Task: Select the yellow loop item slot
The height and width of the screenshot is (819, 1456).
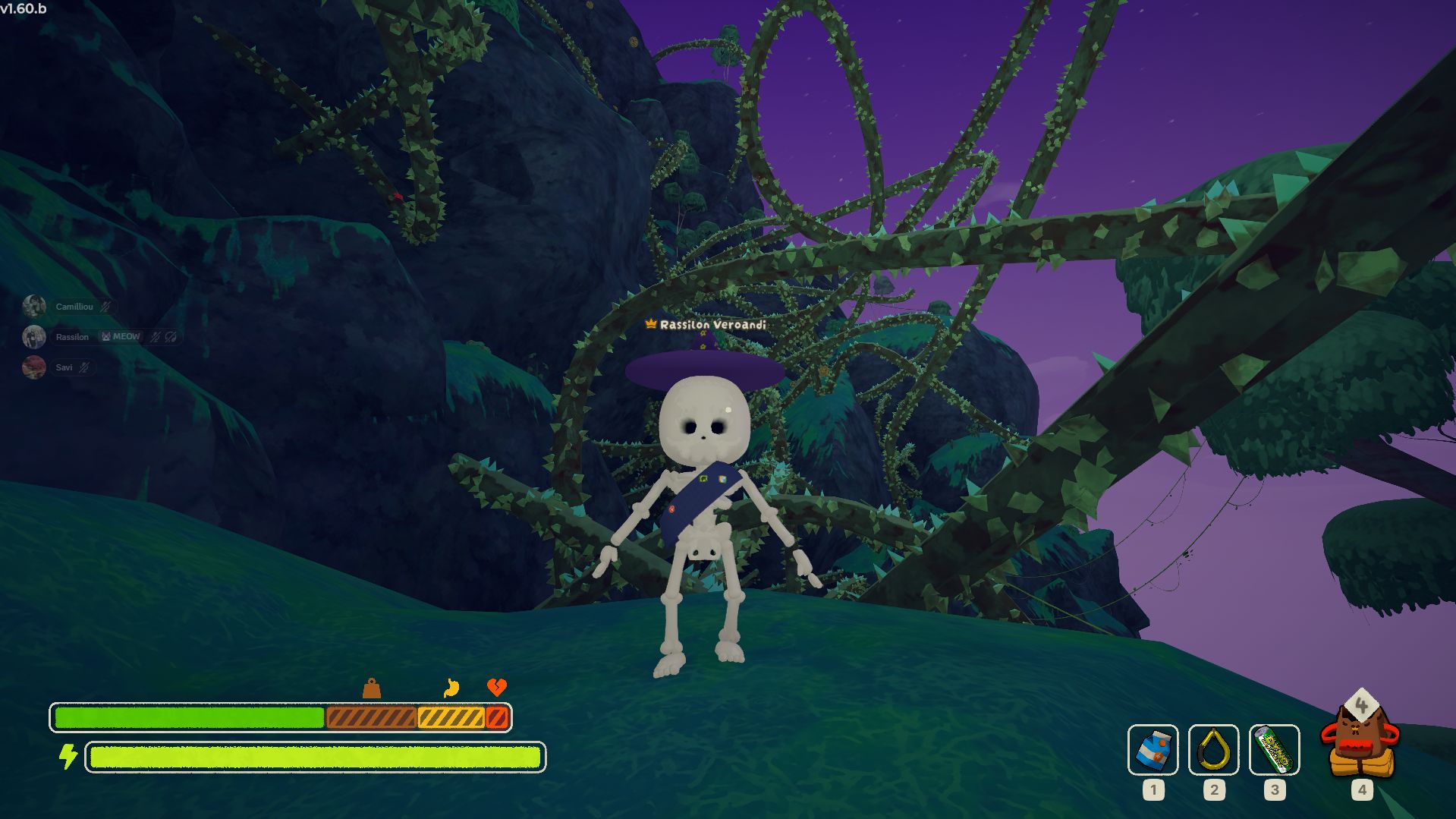Action: point(1213,750)
